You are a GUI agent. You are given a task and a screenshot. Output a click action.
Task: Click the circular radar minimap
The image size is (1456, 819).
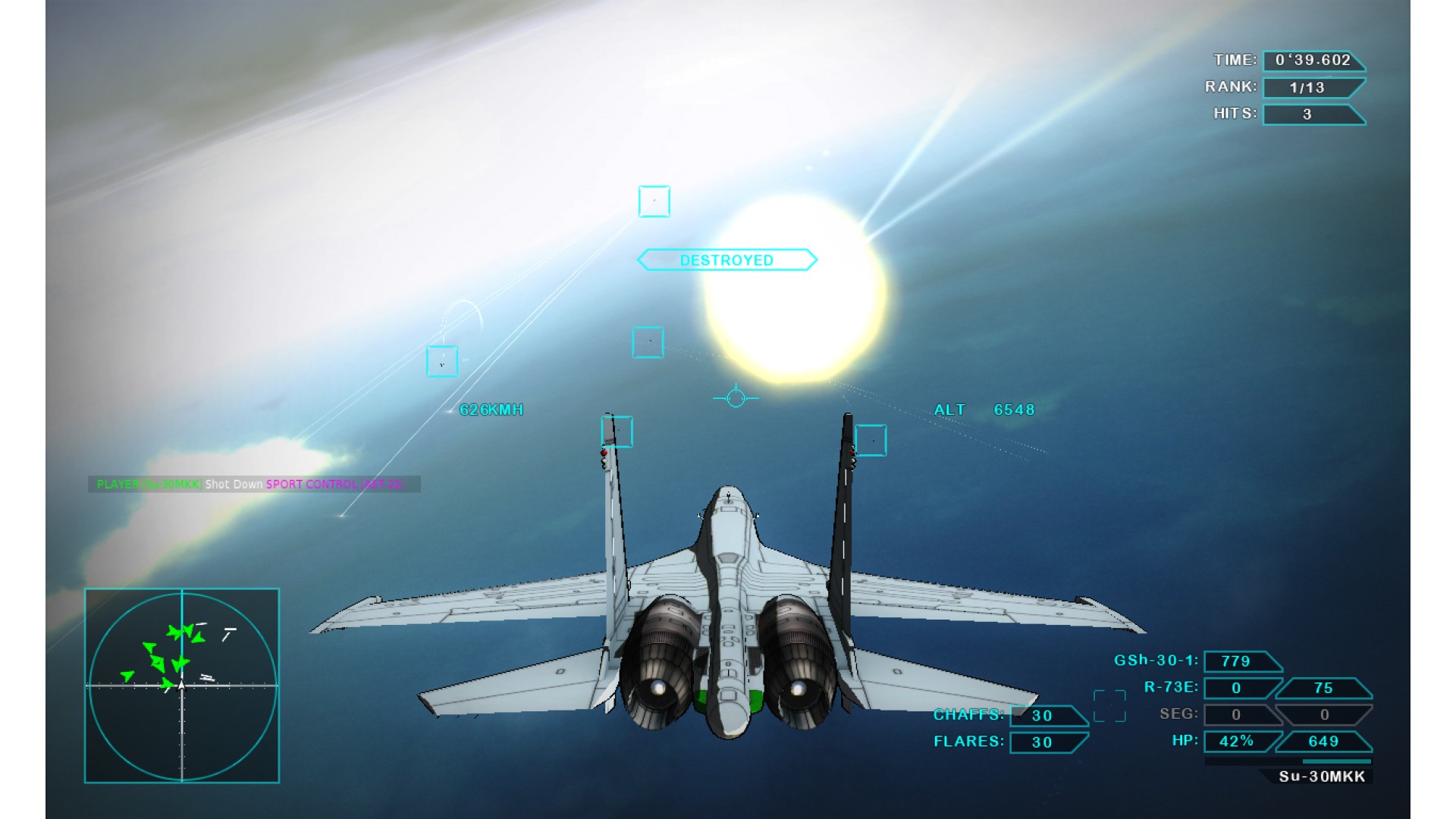(182, 686)
